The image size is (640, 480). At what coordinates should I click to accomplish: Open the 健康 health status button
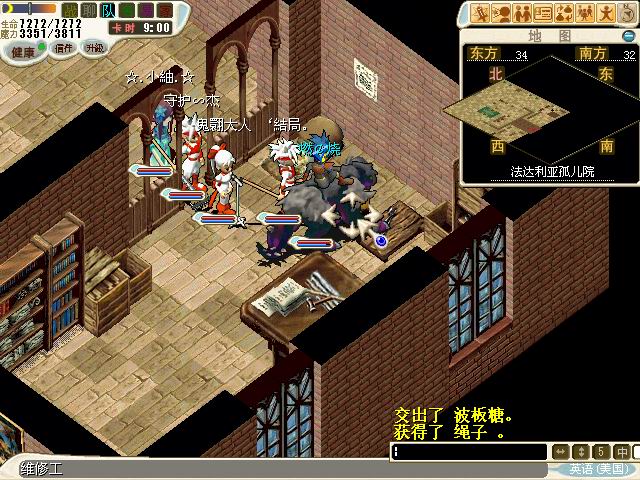tap(23, 48)
